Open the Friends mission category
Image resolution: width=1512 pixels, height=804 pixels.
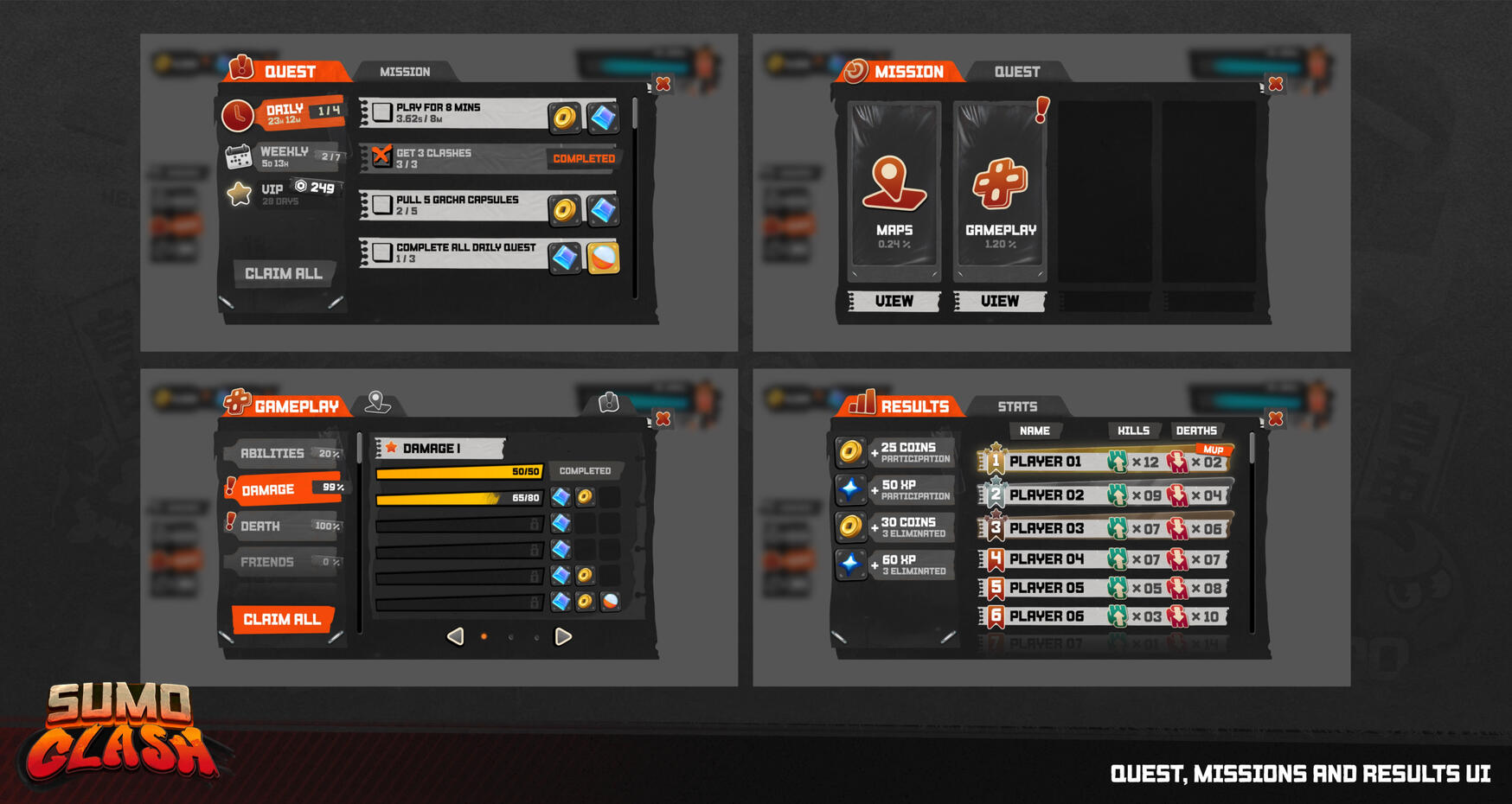click(282, 562)
